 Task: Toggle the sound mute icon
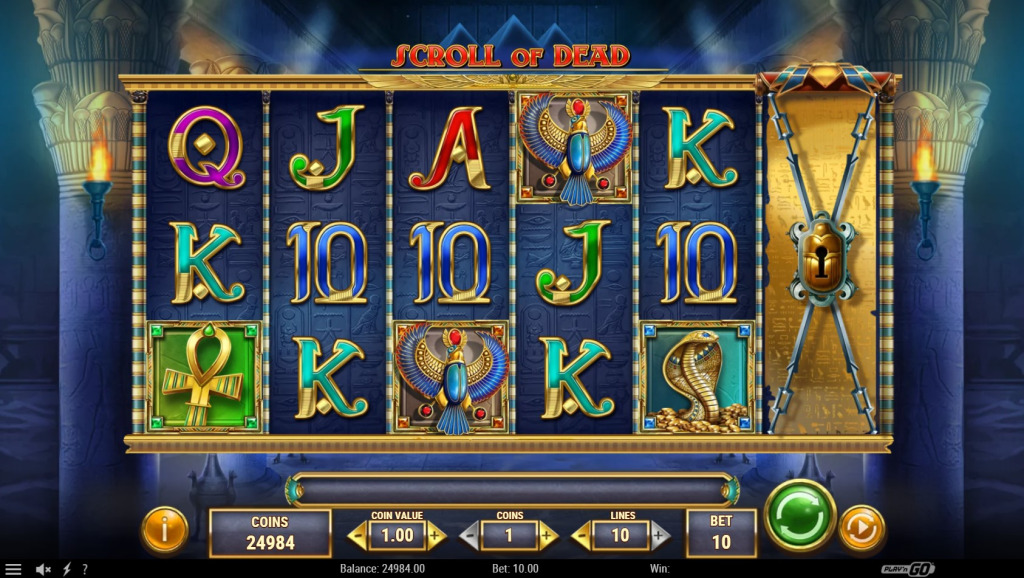pos(43,569)
